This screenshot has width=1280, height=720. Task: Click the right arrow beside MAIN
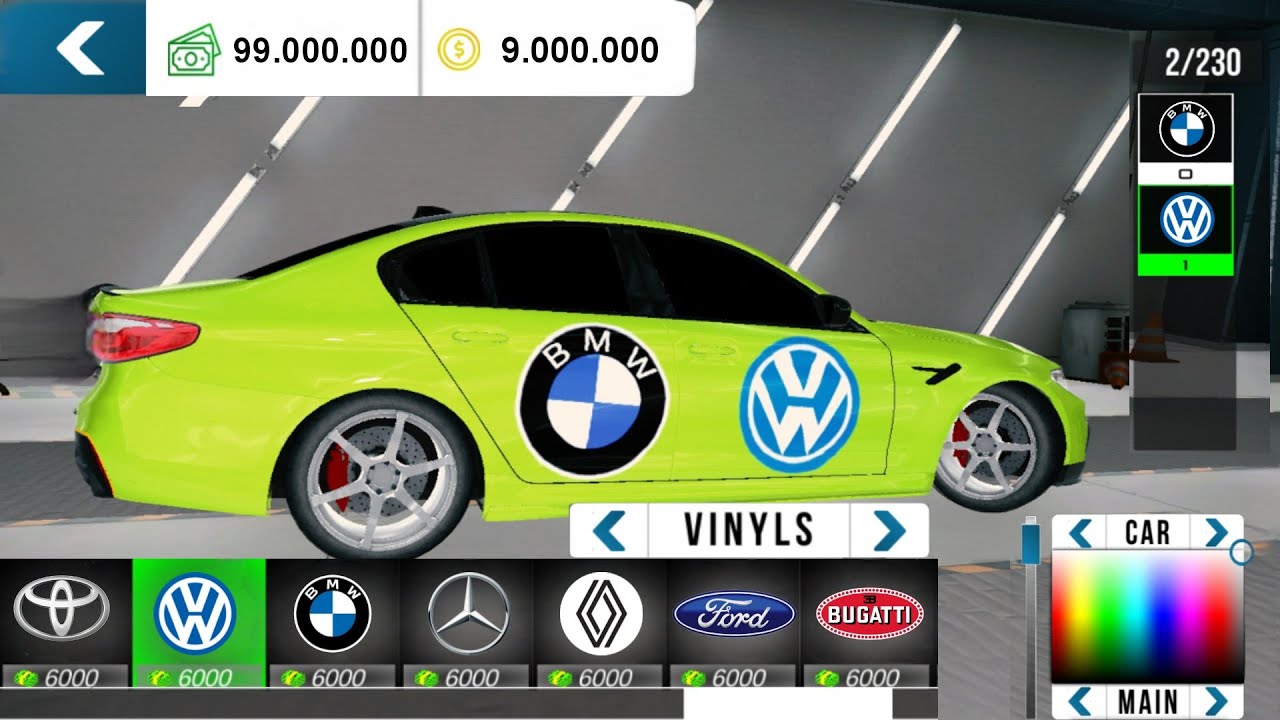coord(1215,699)
